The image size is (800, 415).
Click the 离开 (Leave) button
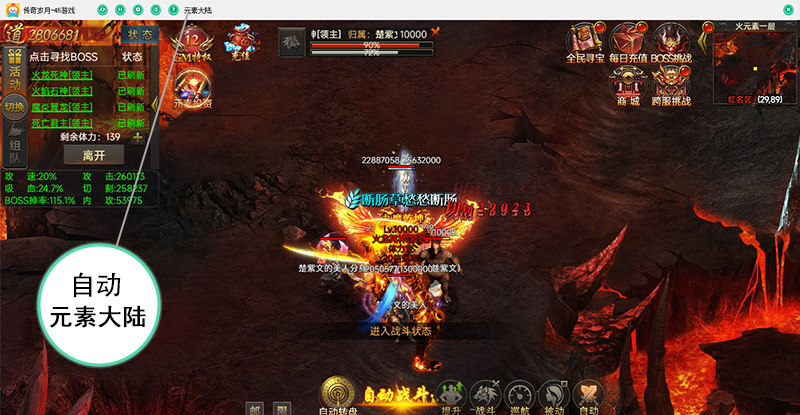(94, 155)
